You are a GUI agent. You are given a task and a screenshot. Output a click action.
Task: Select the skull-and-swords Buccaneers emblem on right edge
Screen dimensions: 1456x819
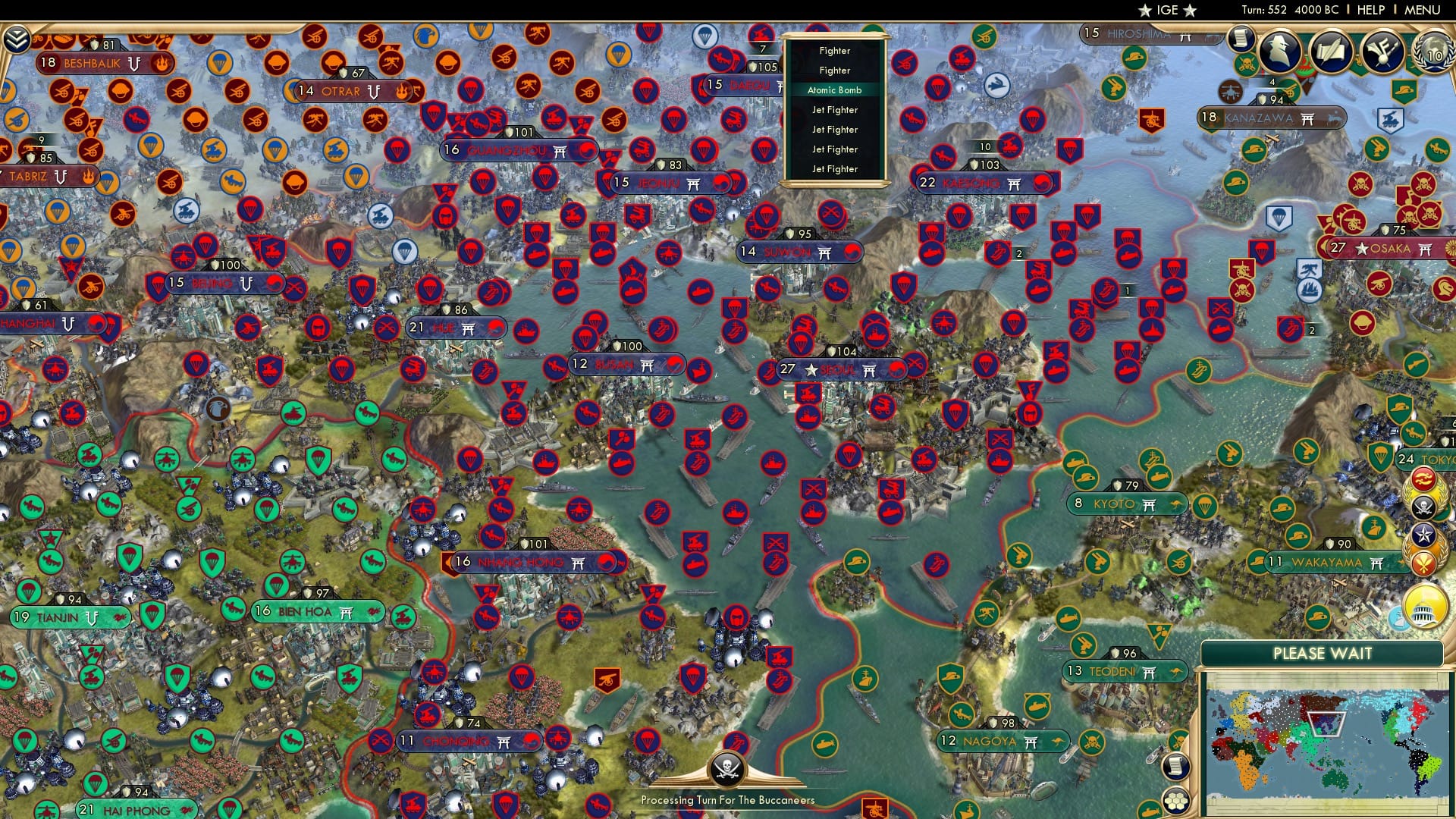click(1423, 505)
